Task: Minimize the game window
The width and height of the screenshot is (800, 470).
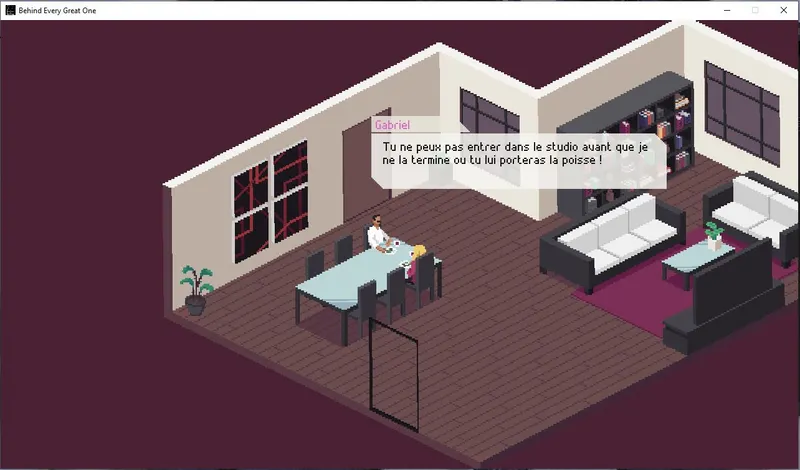Action: click(725, 9)
